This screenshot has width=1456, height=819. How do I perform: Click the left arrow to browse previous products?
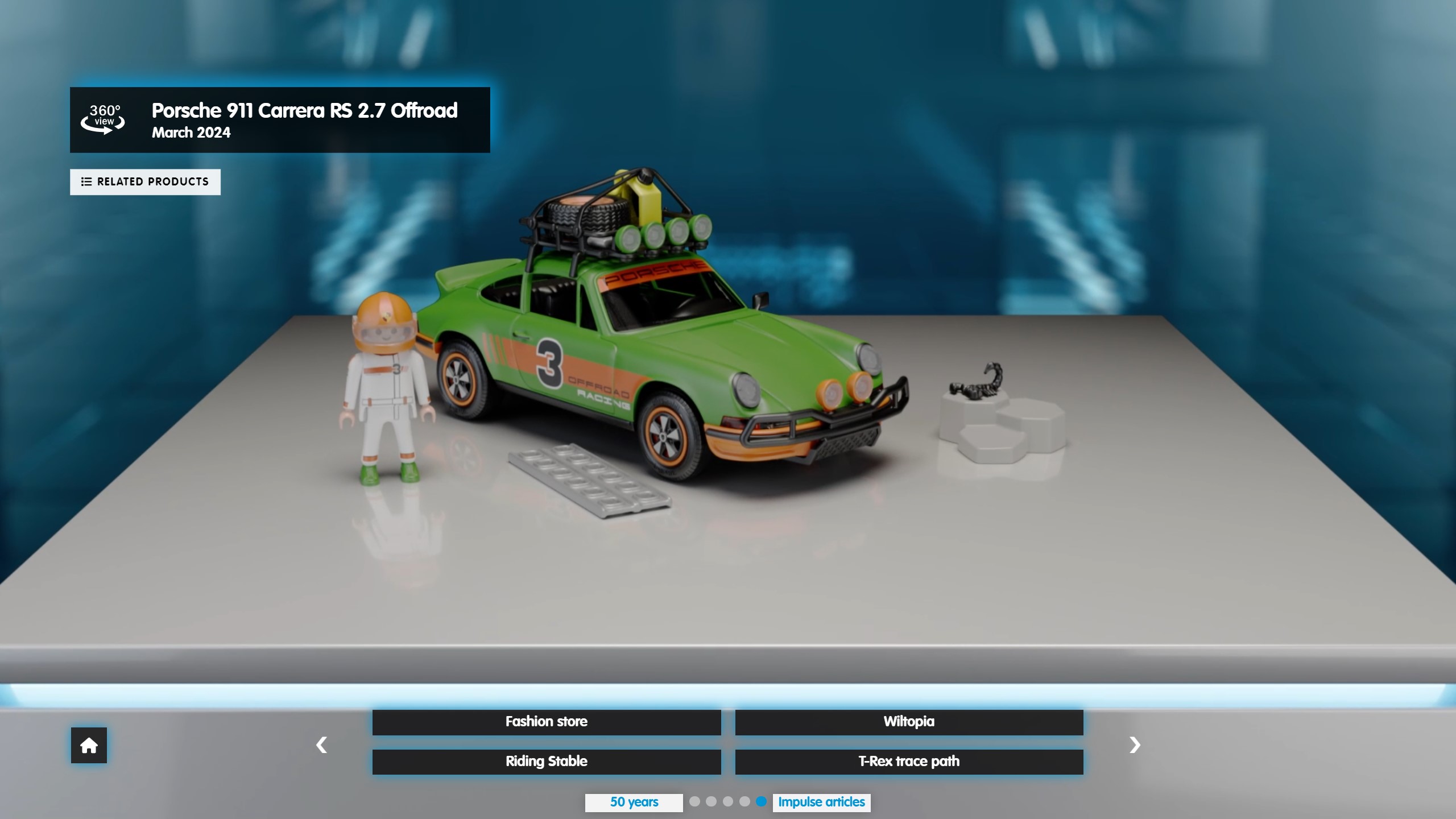321,744
